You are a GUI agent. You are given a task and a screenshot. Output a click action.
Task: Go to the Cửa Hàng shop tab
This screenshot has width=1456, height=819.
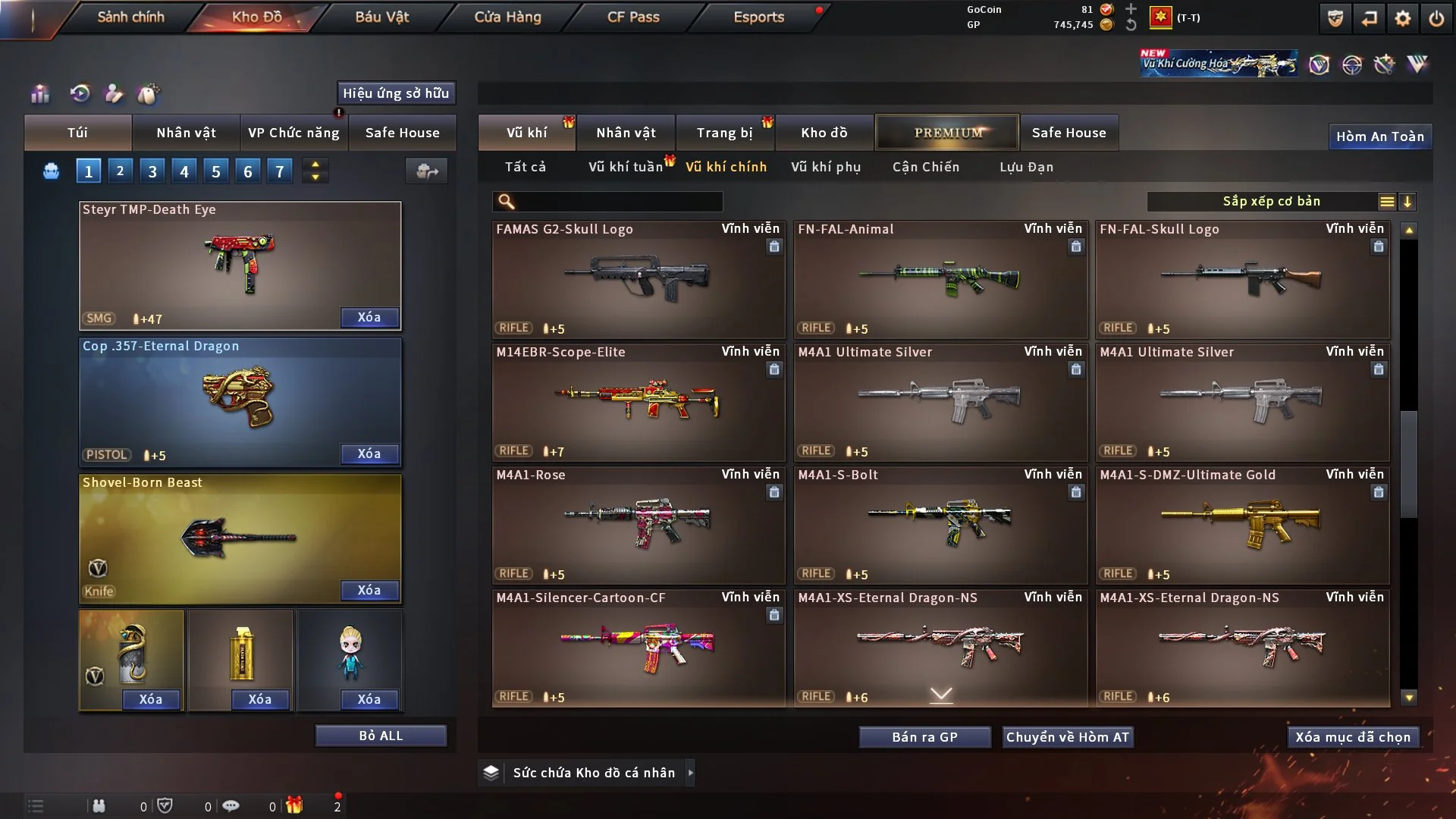click(507, 17)
